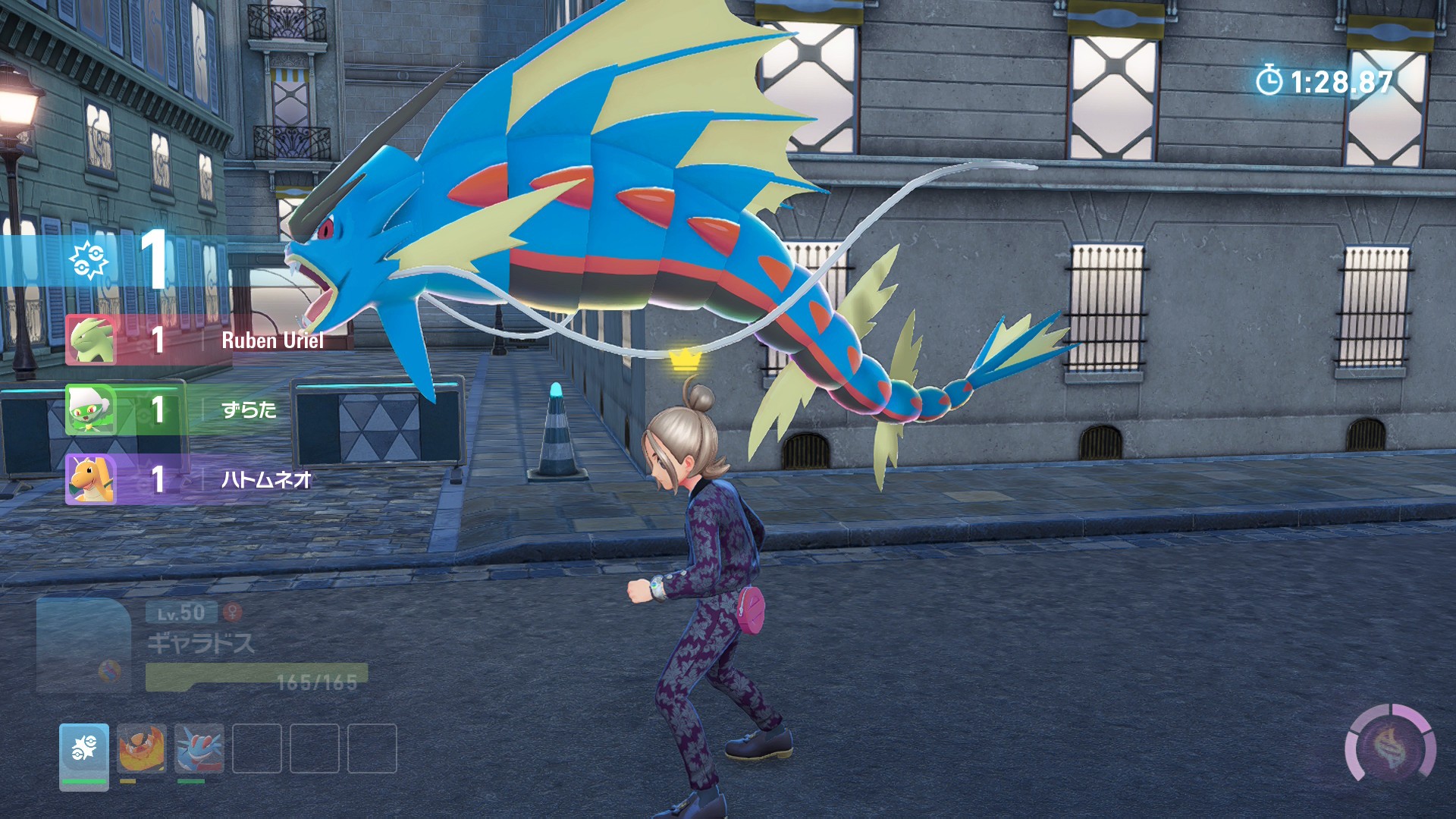Switch to the blue Feraligatr party slot
This screenshot has width=1456, height=819.
click(x=199, y=748)
